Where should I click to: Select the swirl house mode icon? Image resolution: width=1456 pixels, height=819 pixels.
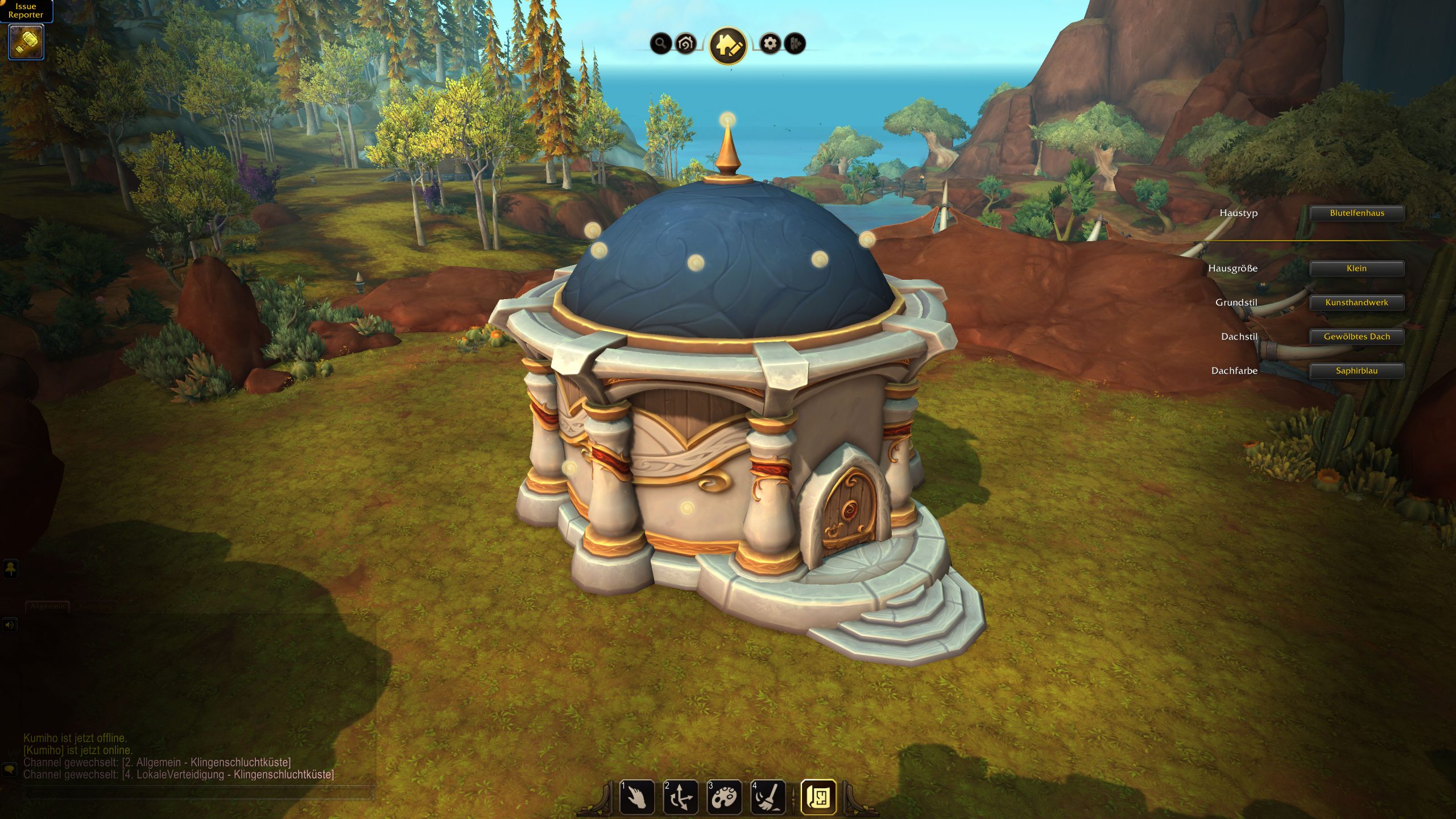coord(686,43)
